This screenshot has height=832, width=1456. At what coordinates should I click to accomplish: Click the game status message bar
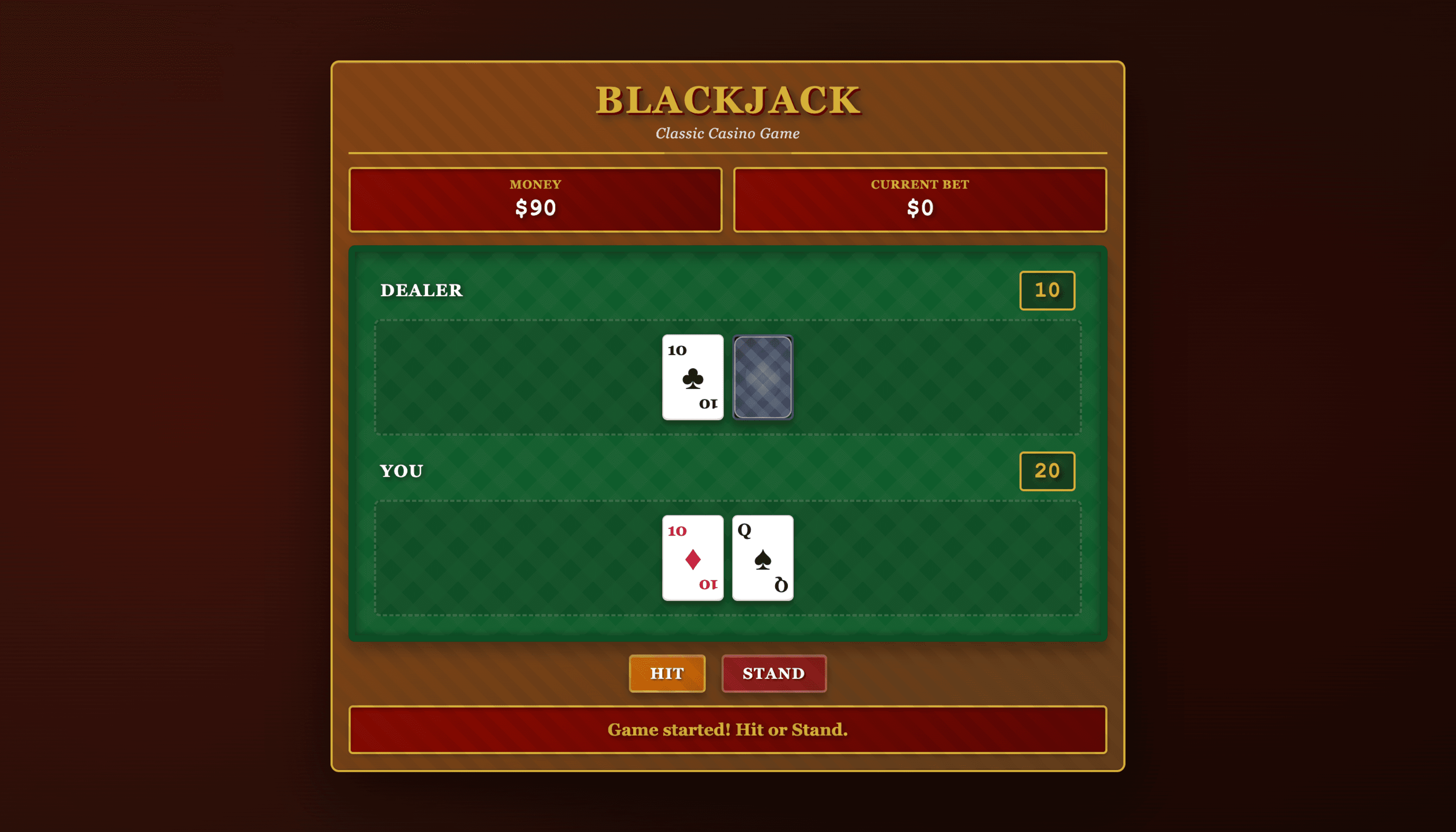click(728, 730)
